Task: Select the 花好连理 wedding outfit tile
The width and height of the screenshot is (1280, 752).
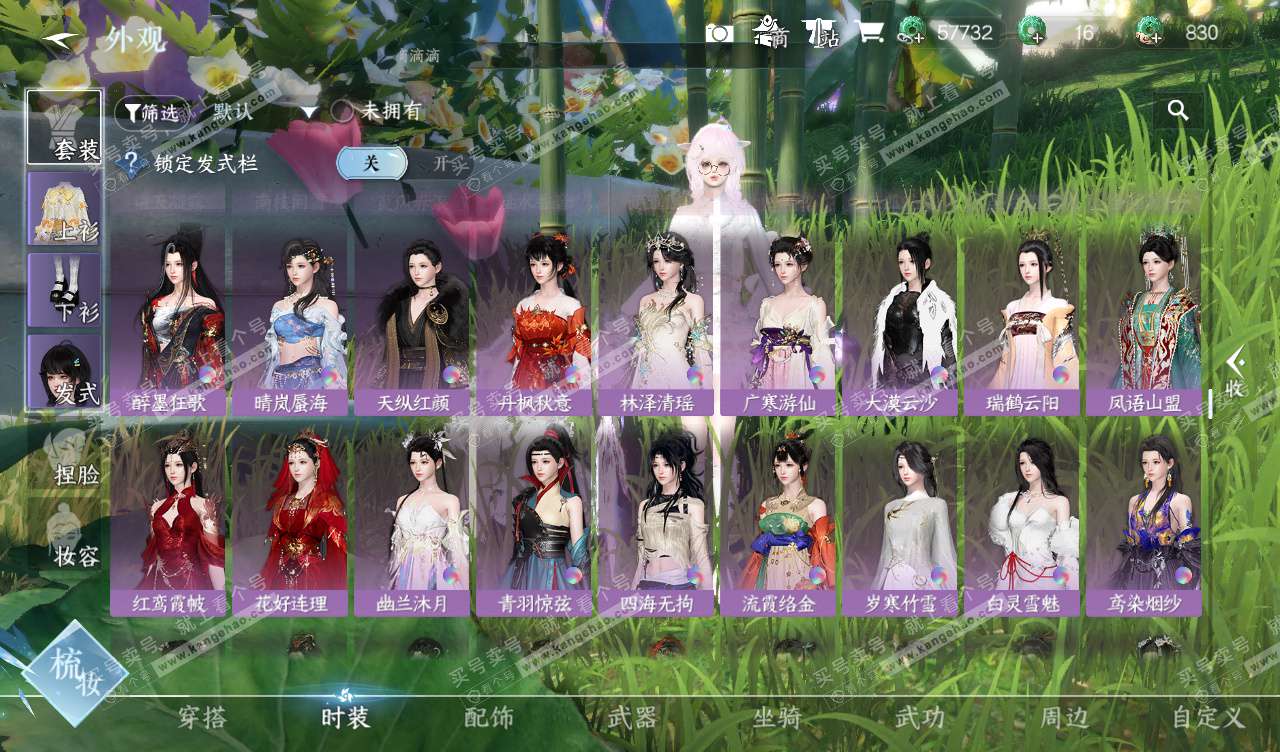Action: tap(290, 522)
